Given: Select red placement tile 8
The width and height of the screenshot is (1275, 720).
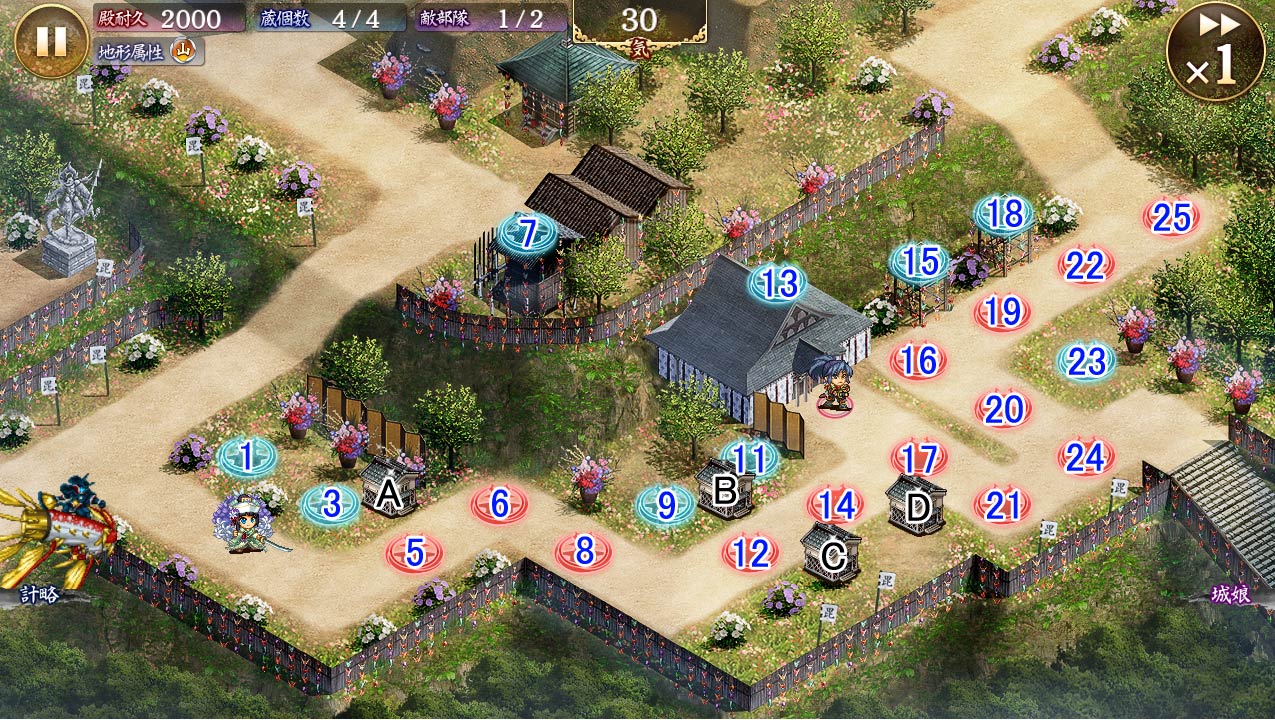Looking at the screenshot, I should [x=585, y=551].
